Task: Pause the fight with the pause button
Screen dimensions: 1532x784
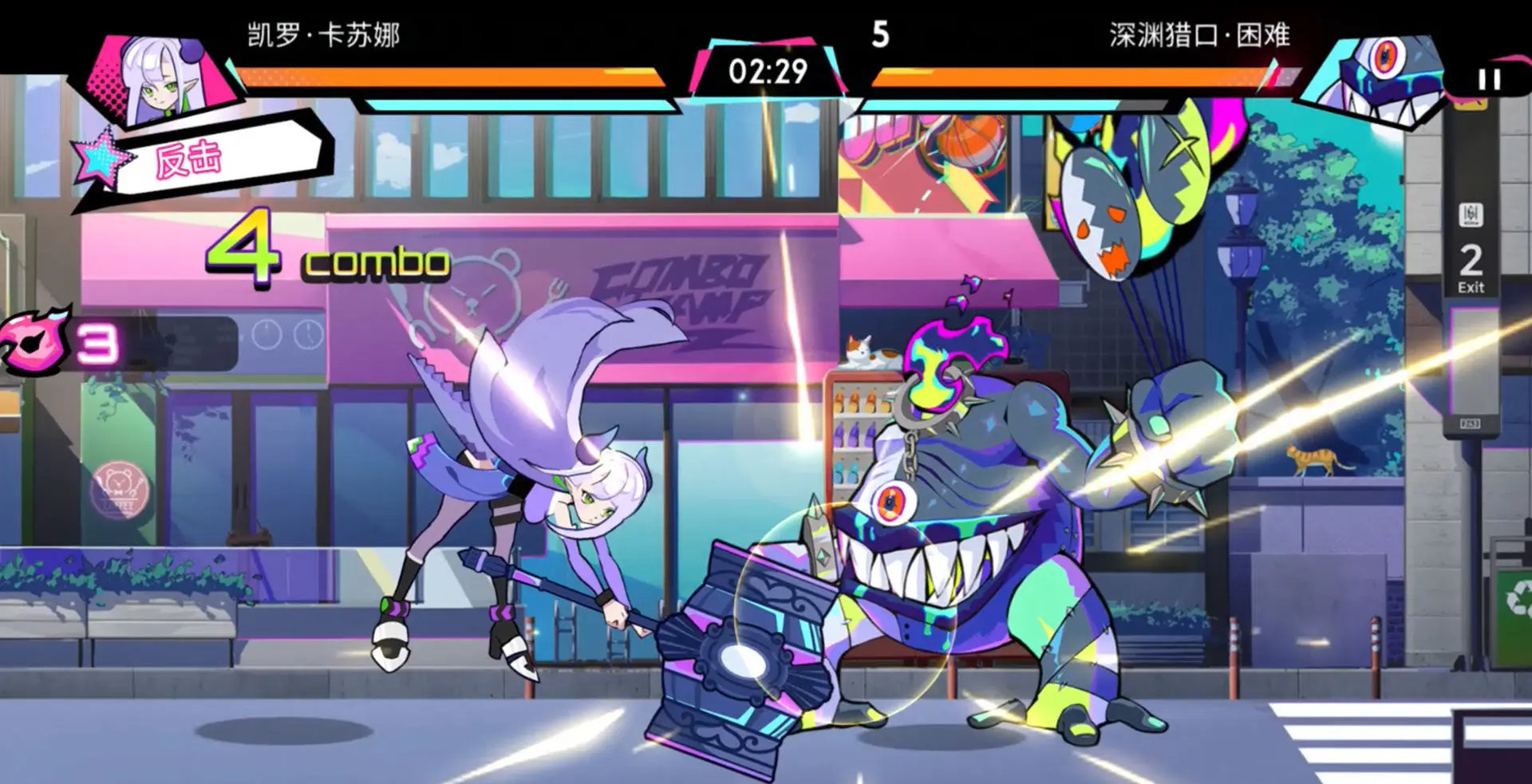Action: (x=1489, y=79)
